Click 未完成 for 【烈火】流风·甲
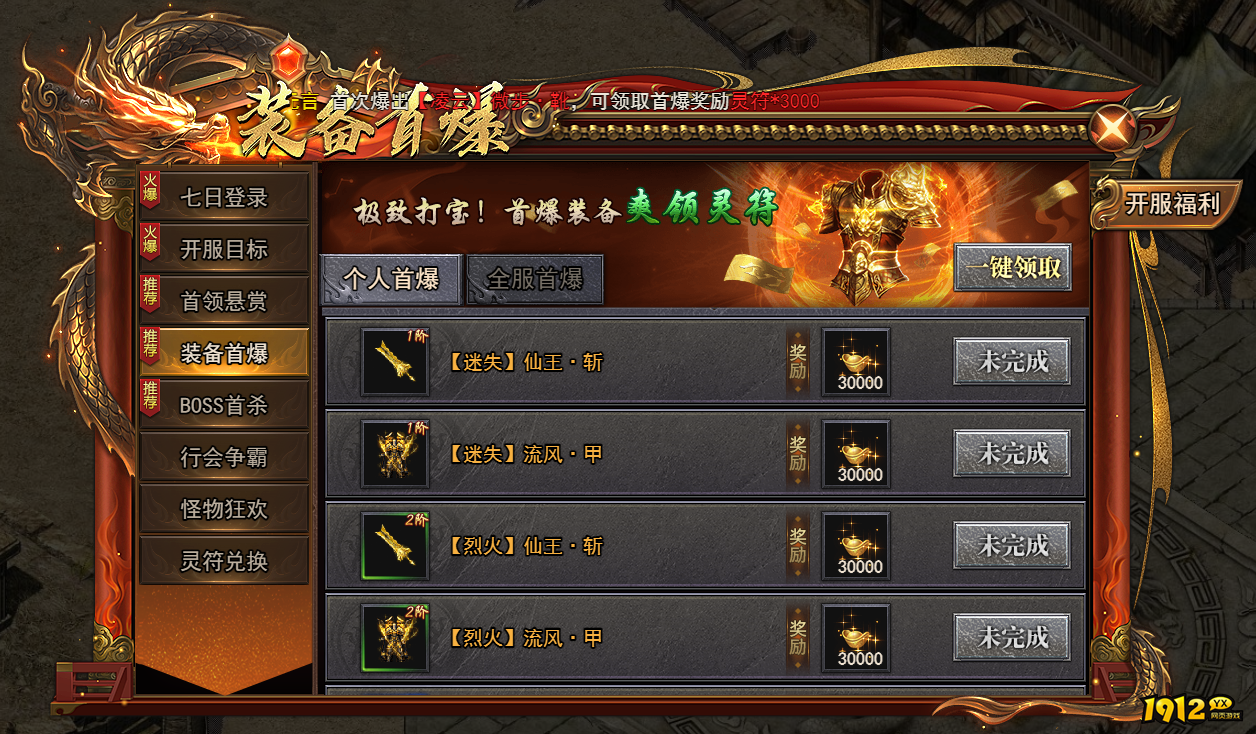1256x734 pixels. coord(1012,638)
